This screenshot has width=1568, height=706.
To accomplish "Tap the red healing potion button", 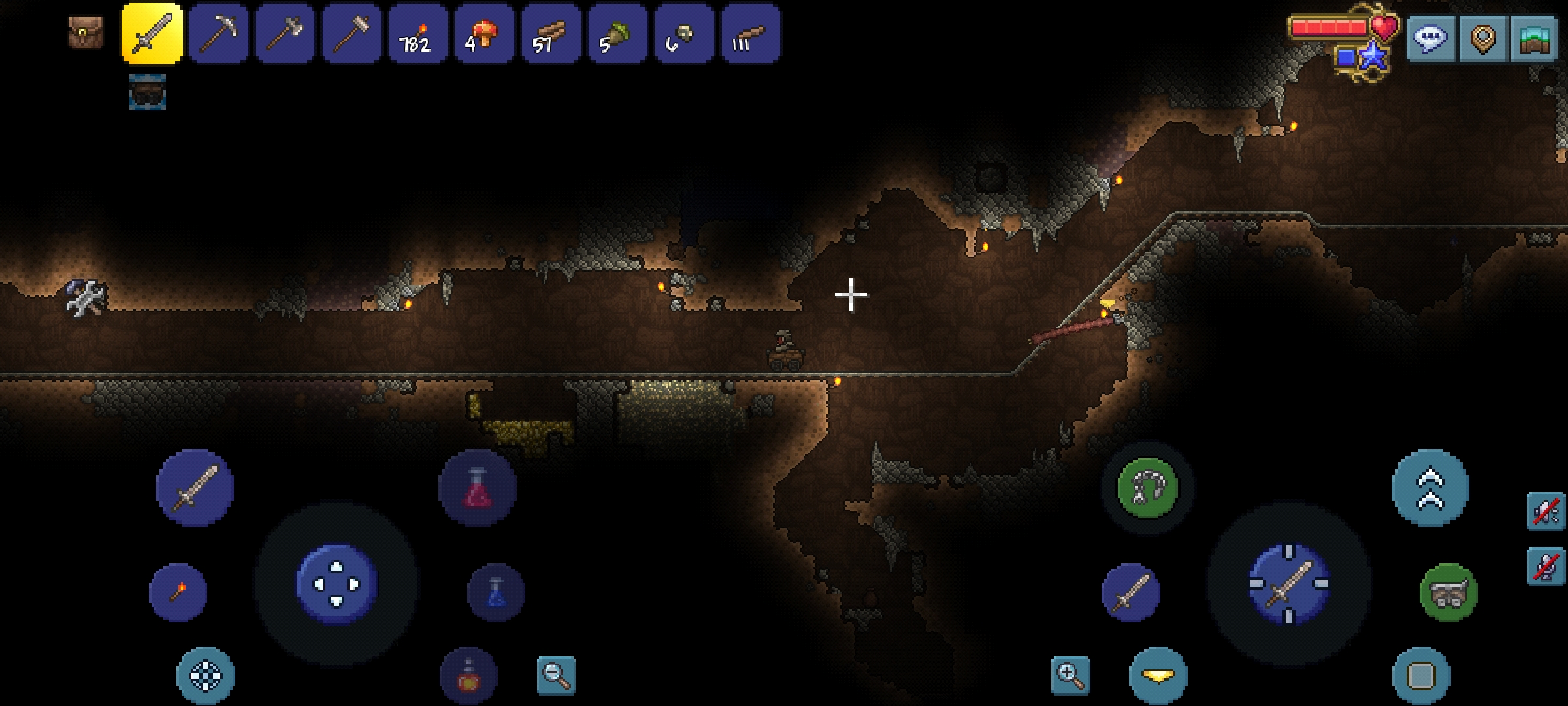I will (478, 488).
